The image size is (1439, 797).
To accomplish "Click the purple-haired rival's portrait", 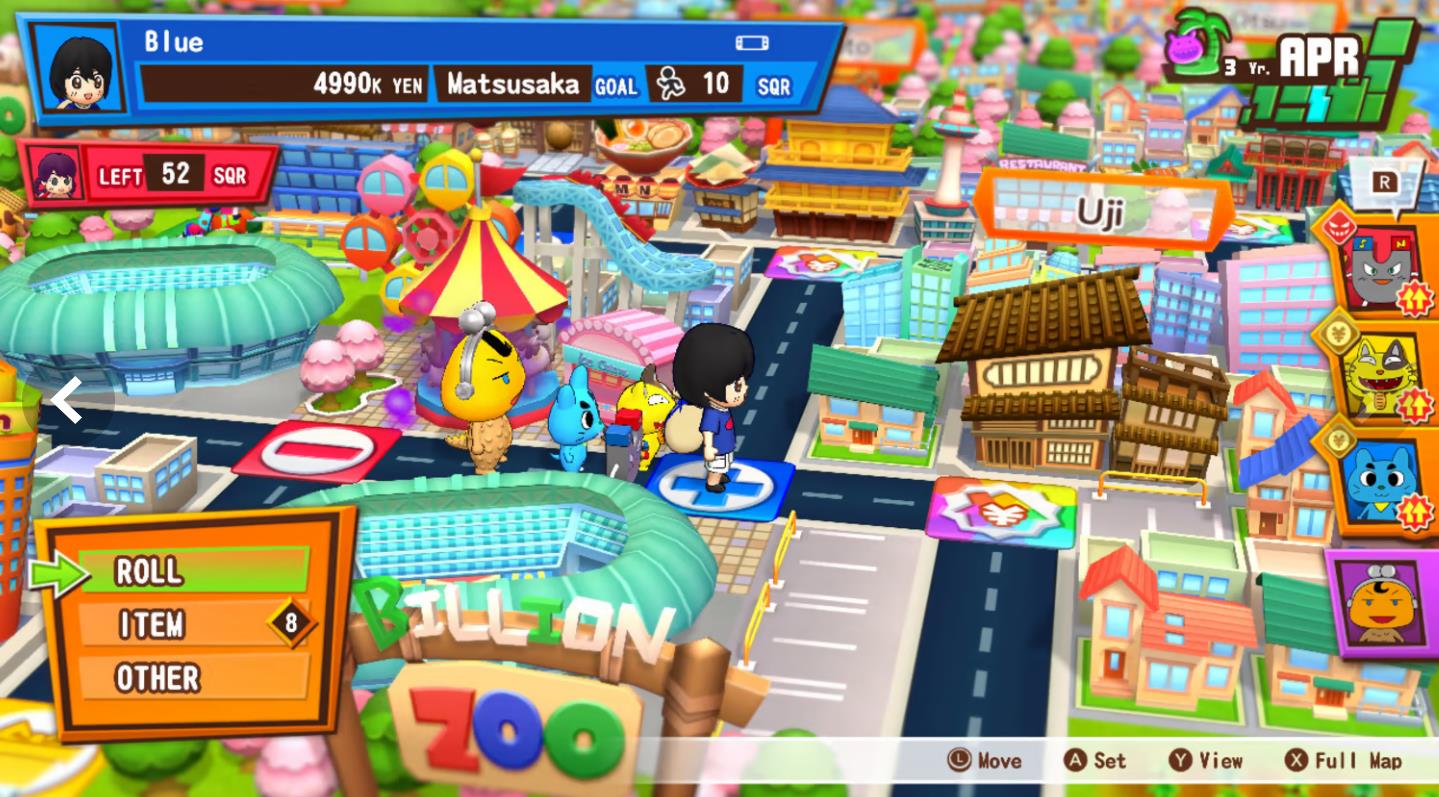I will [55, 175].
